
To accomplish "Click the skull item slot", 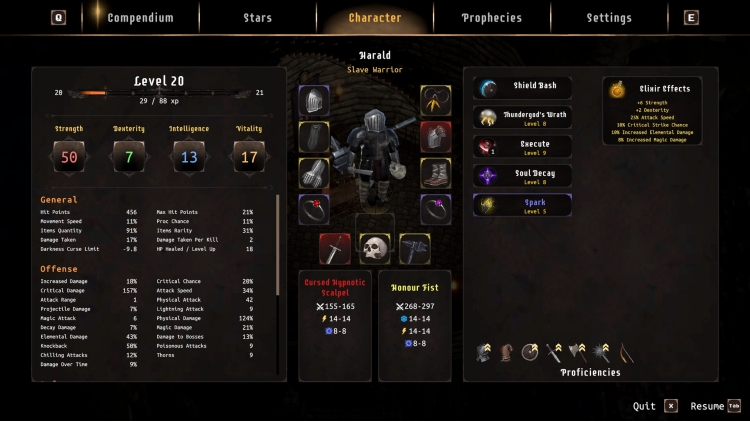I will (374, 248).
